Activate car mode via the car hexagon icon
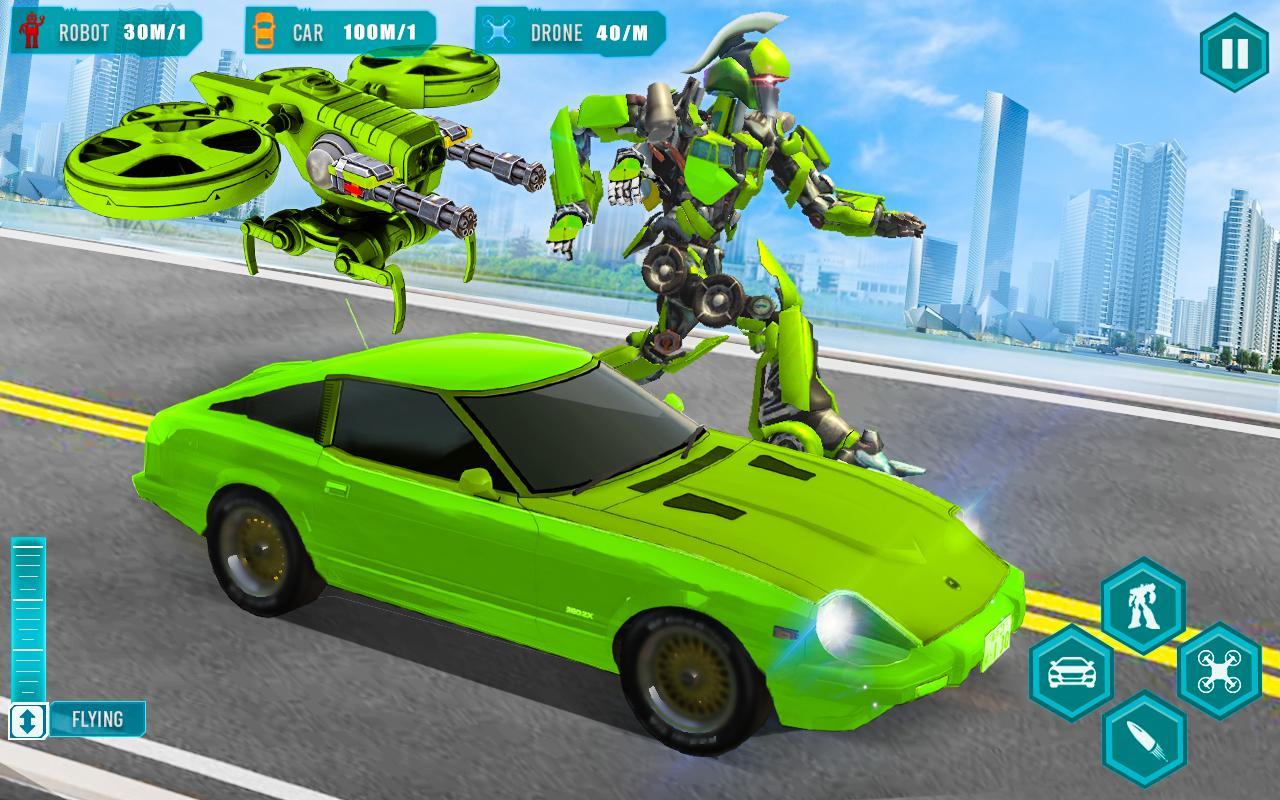 (x=1072, y=672)
